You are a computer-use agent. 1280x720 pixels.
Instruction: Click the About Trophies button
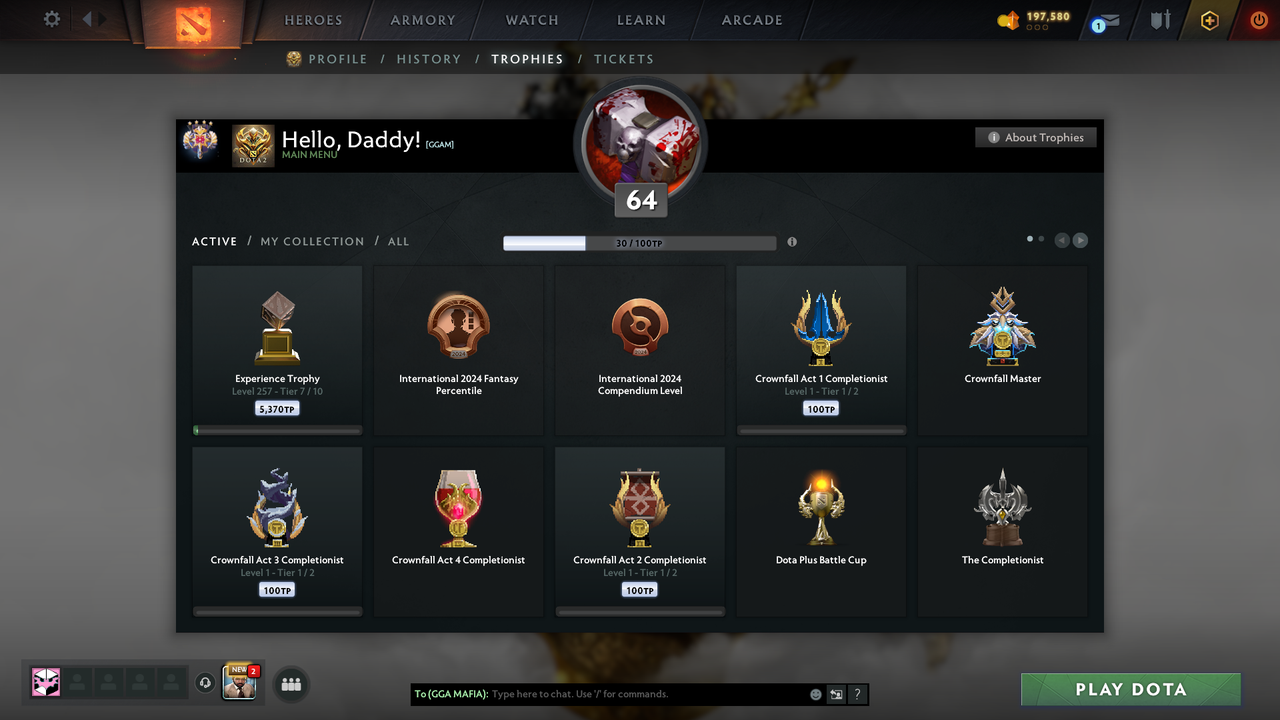(x=1035, y=137)
